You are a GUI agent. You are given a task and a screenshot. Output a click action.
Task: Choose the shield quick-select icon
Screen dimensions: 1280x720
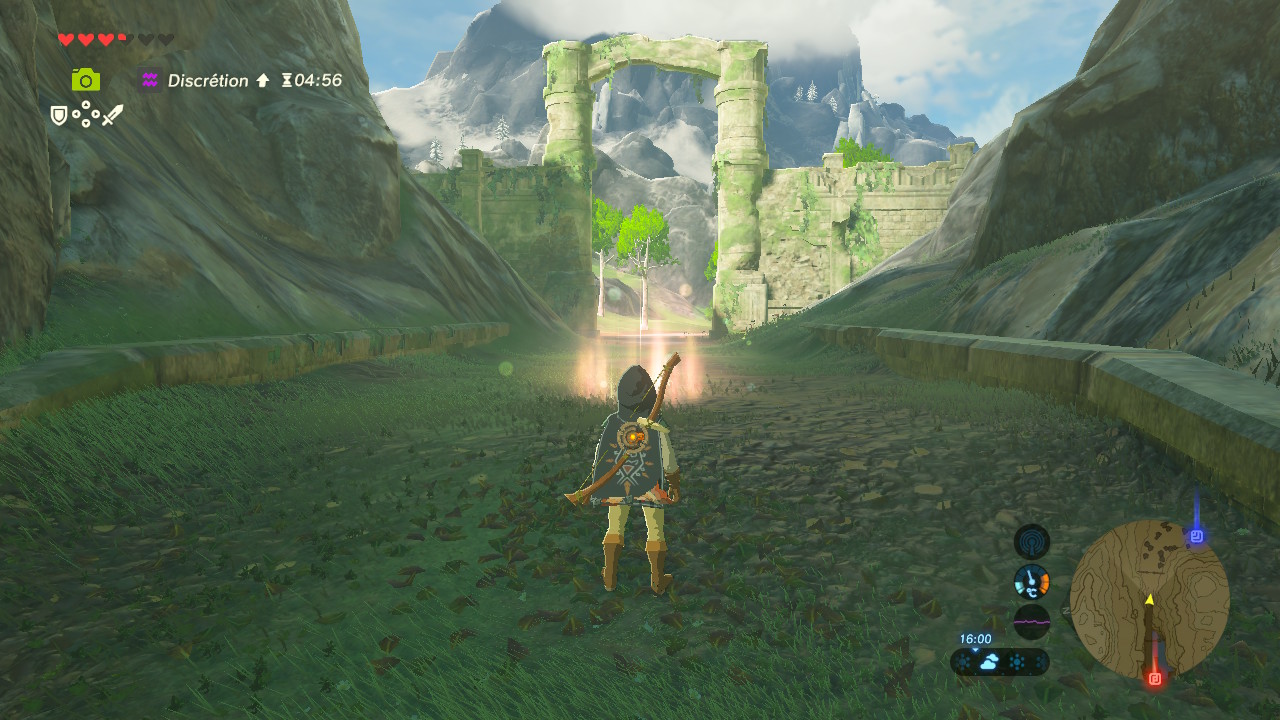[x=59, y=116]
